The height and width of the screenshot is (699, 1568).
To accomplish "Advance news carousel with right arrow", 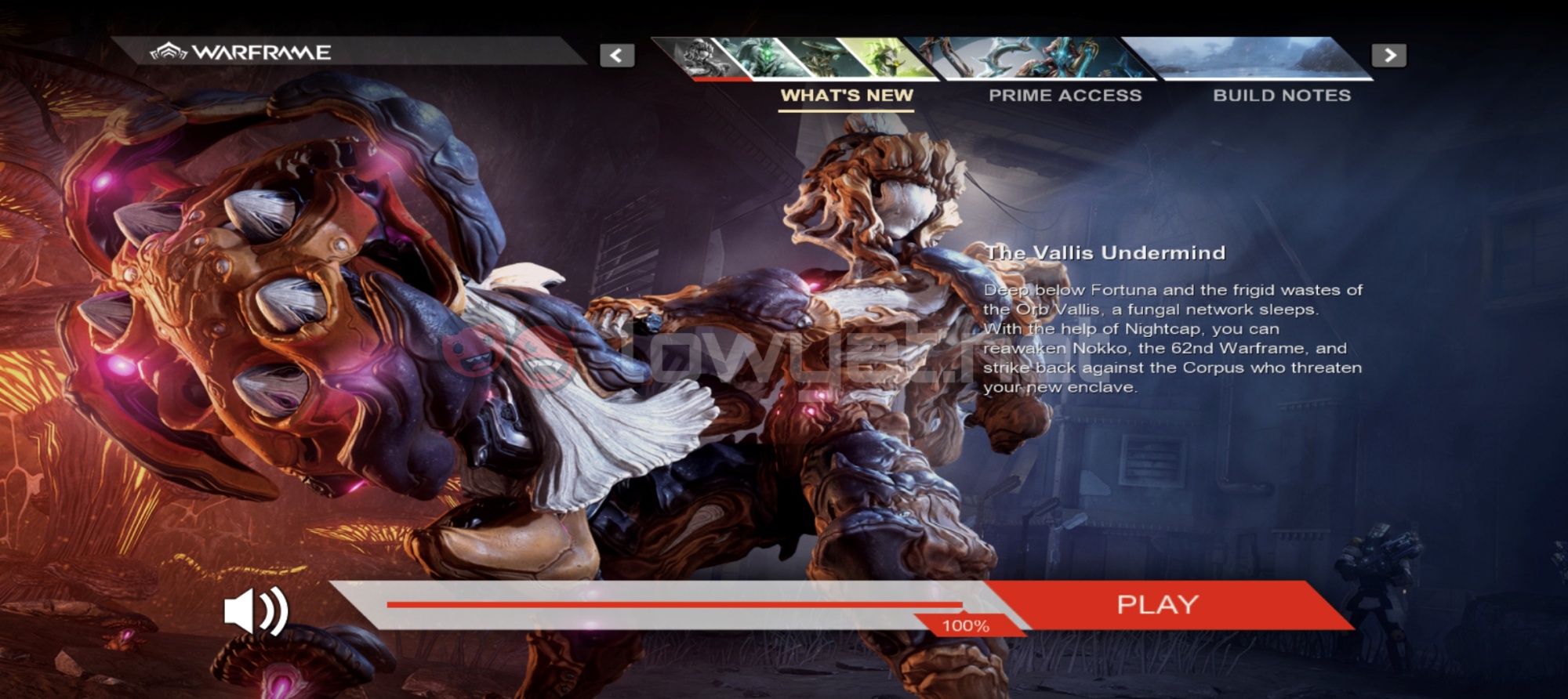I will tap(1388, 56).
